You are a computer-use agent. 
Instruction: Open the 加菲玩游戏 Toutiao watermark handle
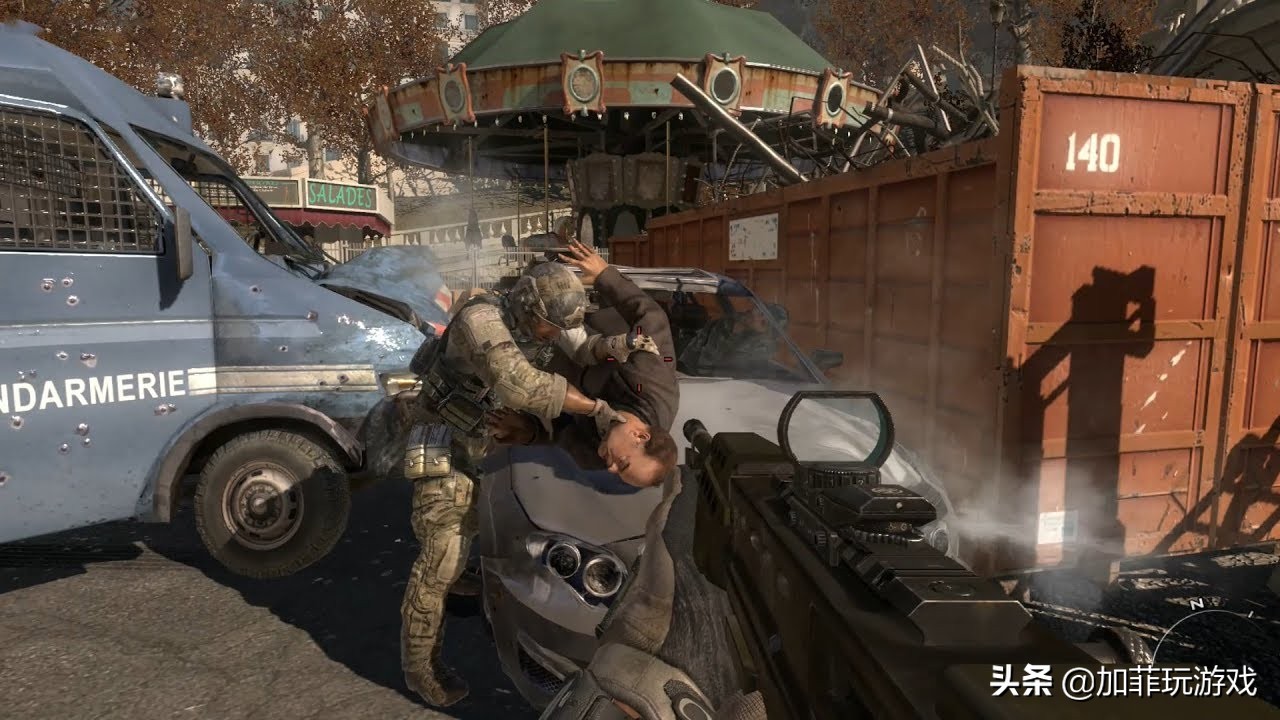pyautogui.click(x=1158, y=682)
